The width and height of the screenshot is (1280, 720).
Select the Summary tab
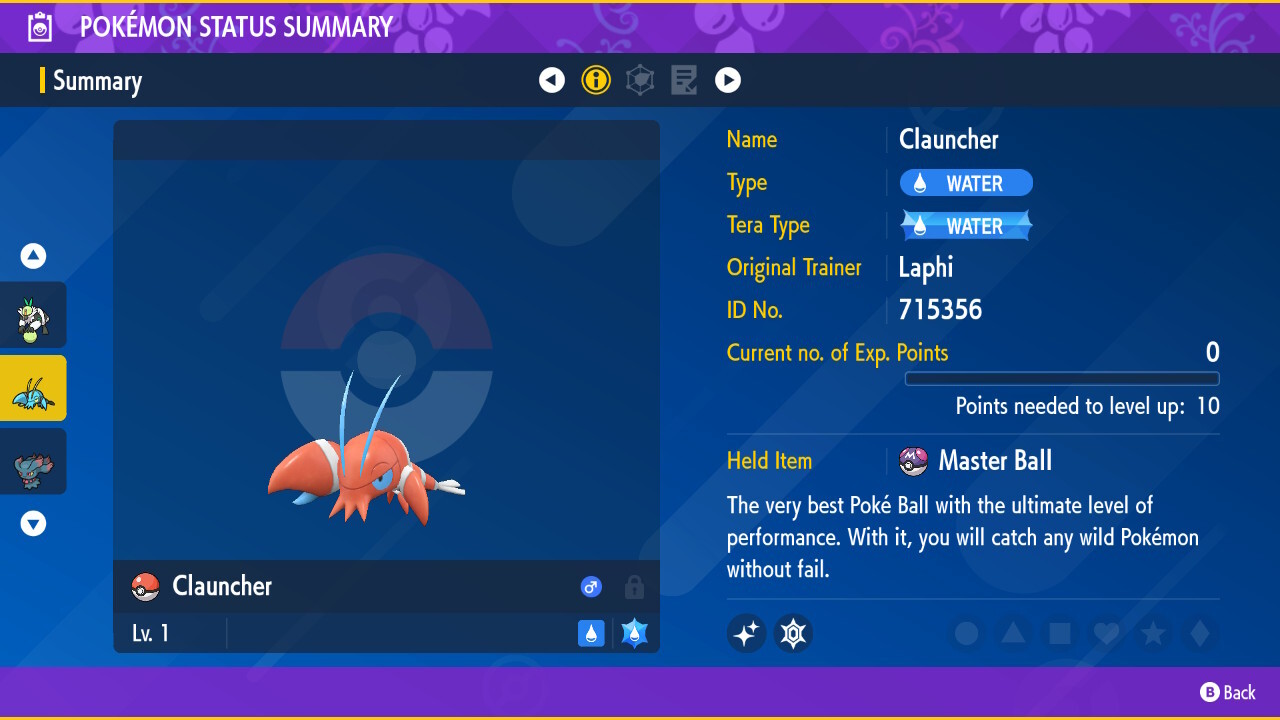(x=96, y=80)
